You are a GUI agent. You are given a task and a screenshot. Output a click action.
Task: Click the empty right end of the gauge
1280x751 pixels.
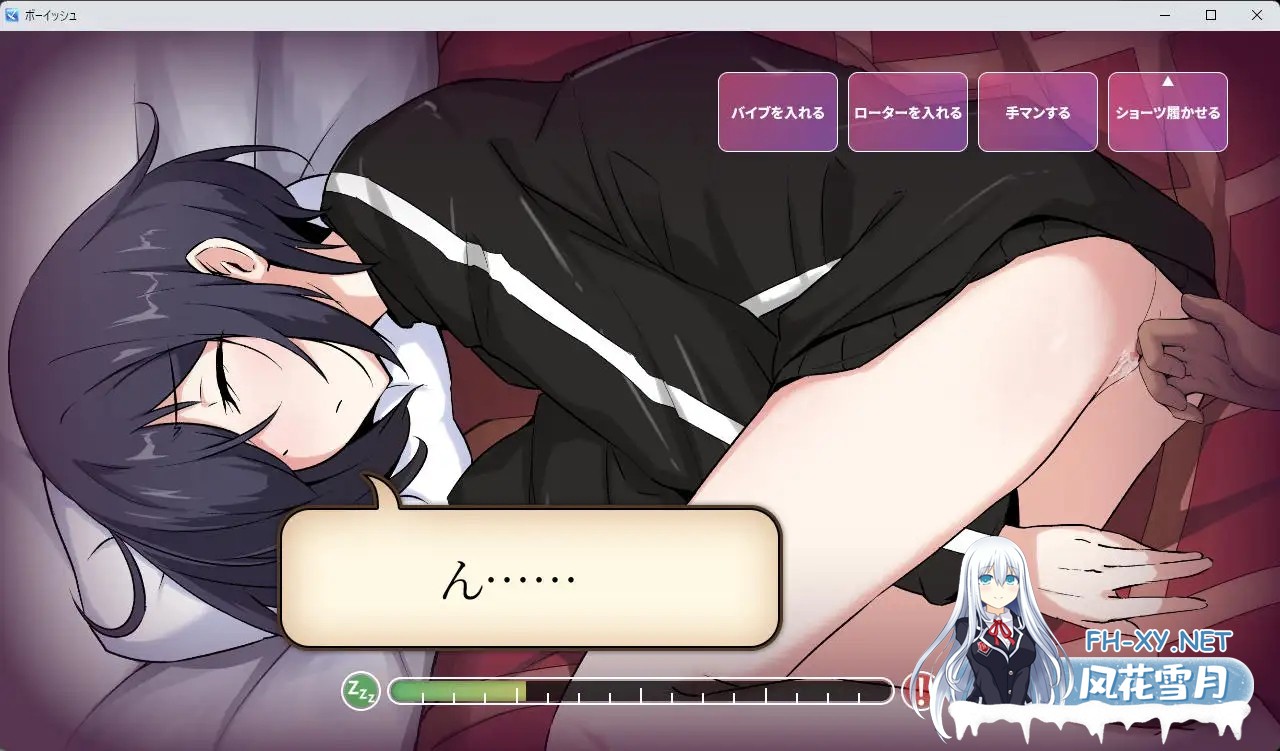coord(860,691)
